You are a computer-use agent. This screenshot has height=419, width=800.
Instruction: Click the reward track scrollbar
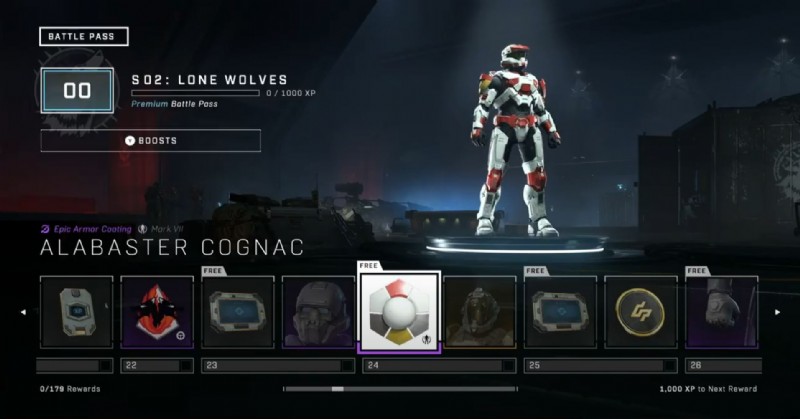pyautogui.click(x=400, y=388)
